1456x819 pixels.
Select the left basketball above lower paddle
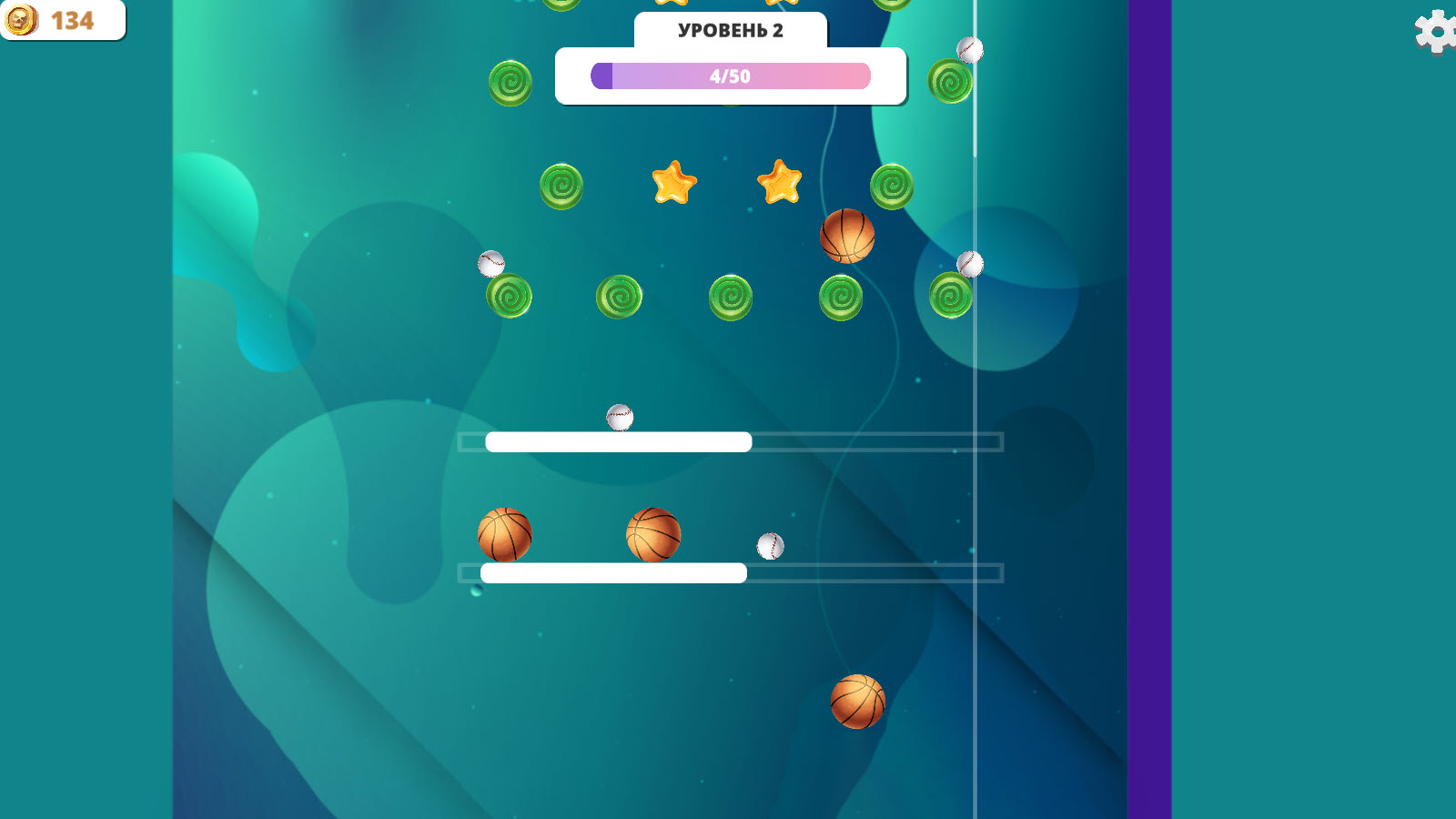(506, 536)
